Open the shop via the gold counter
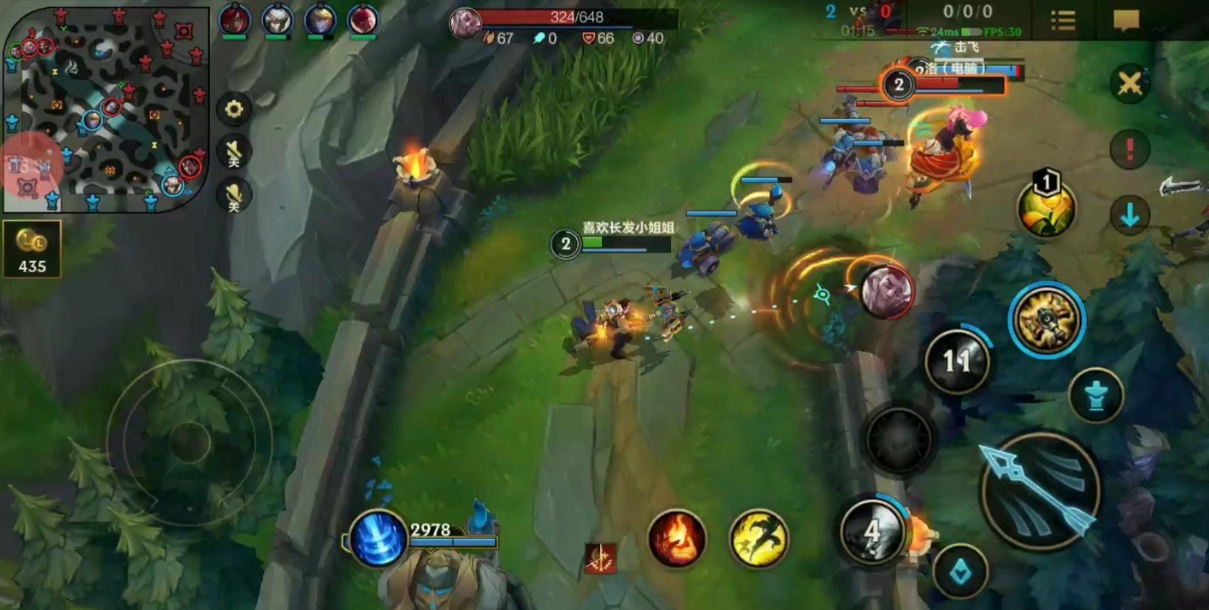Viewport: 1209px width, 610px height. click(32, 249)
